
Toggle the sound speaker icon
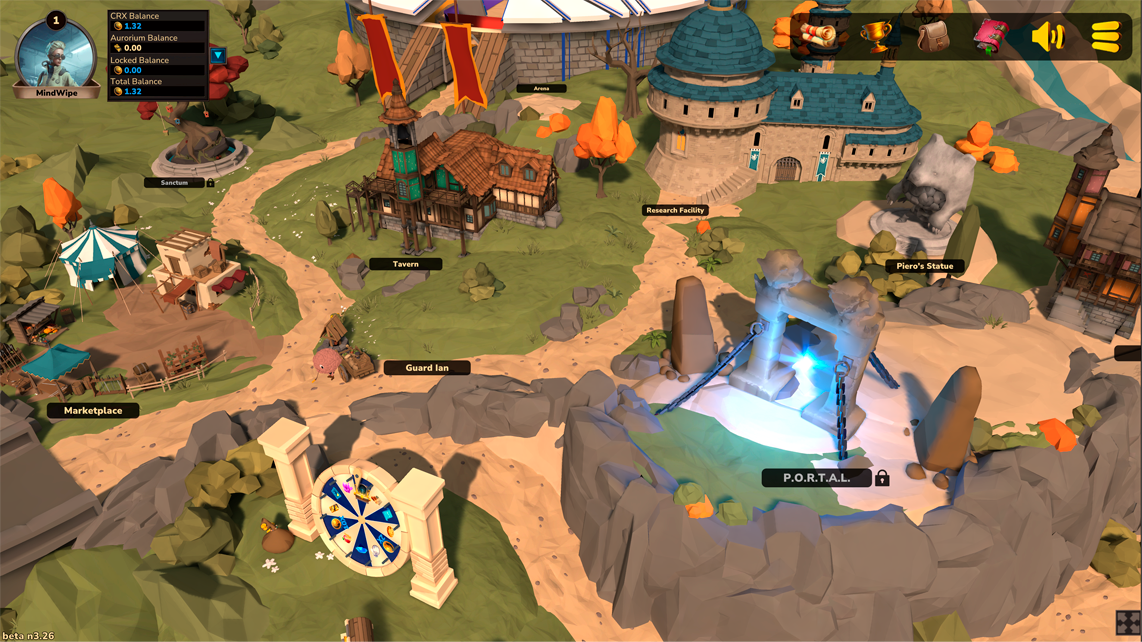click(x=1048, y=37)
